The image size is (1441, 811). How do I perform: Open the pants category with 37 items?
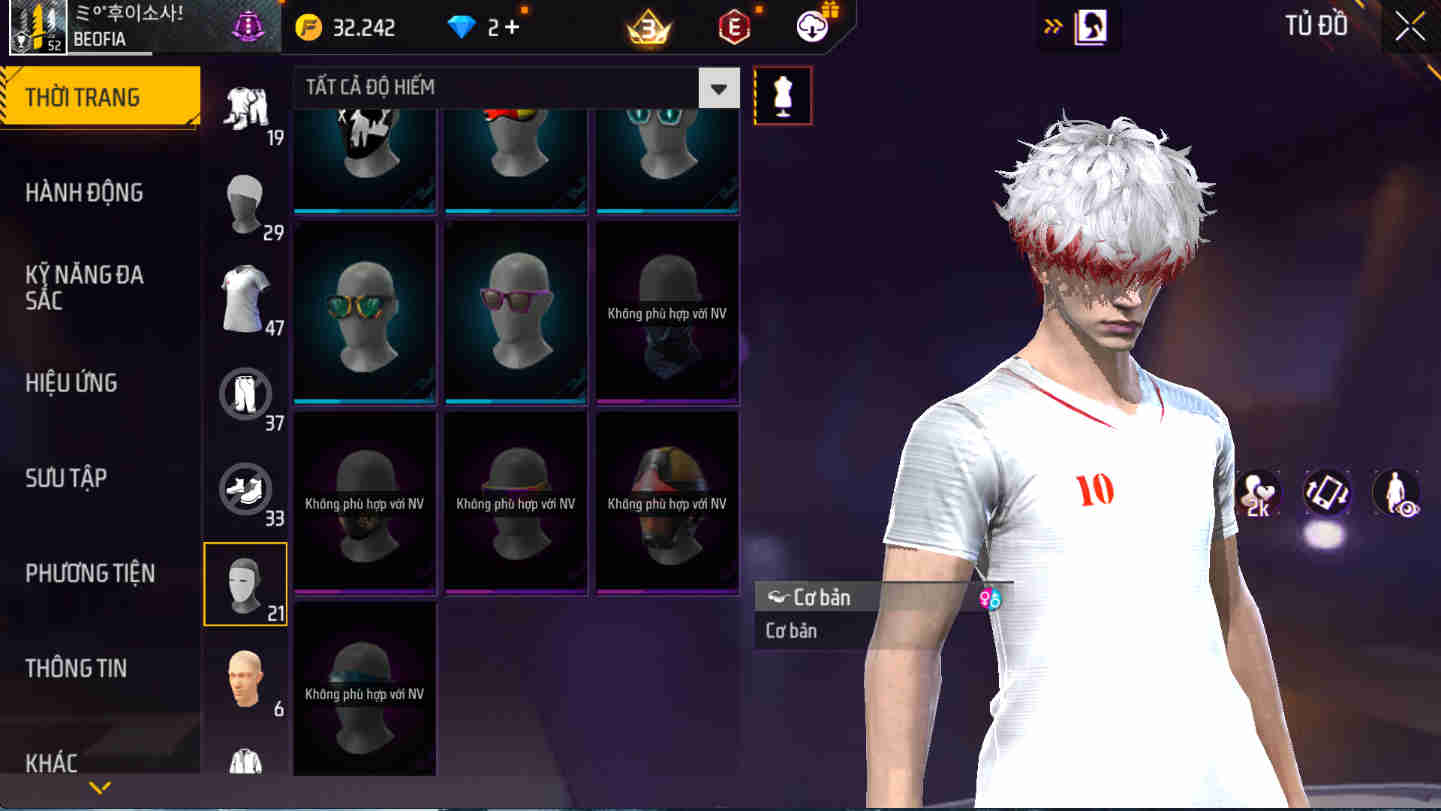click(245, 392)
